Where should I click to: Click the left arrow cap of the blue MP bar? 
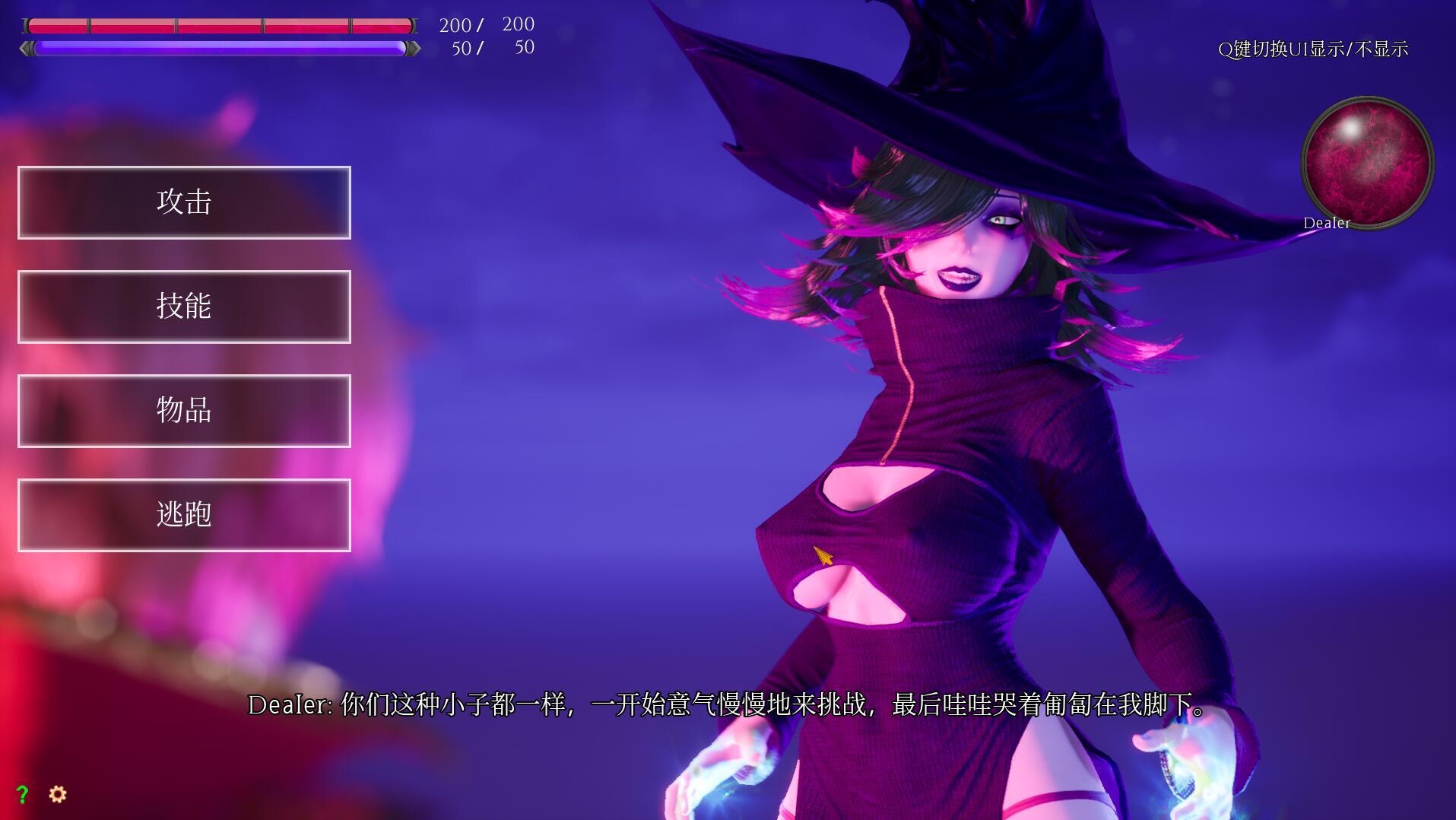coord(26,48)
